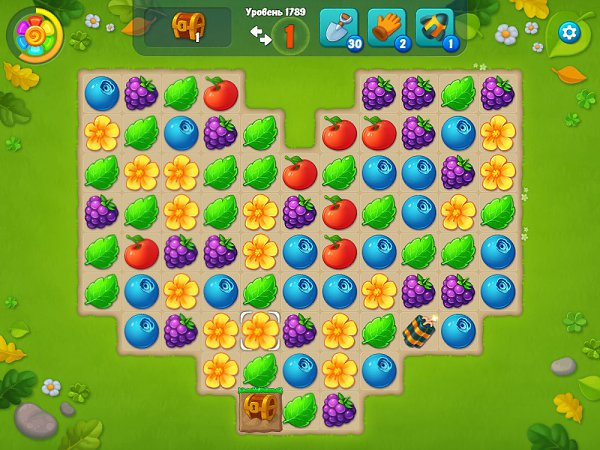Check the treasure chest goal counter

point(187,28)
